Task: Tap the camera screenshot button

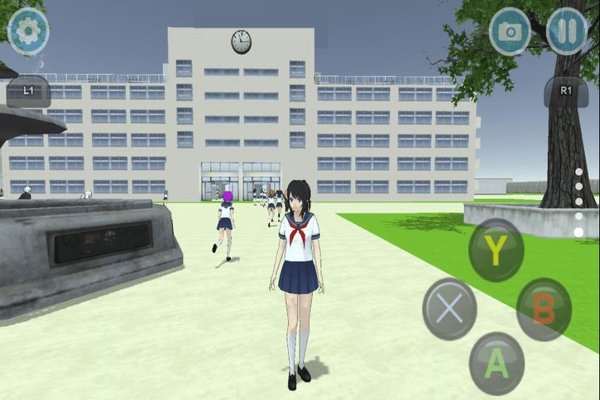Action: coord(510,31)
